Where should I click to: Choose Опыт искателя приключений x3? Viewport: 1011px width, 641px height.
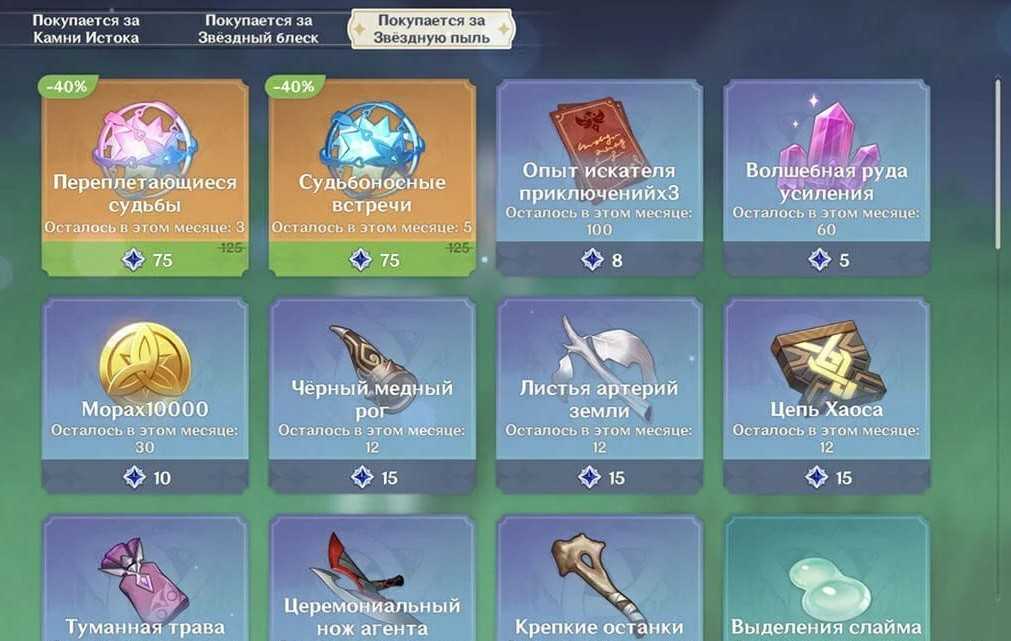(x=599, y=177)
